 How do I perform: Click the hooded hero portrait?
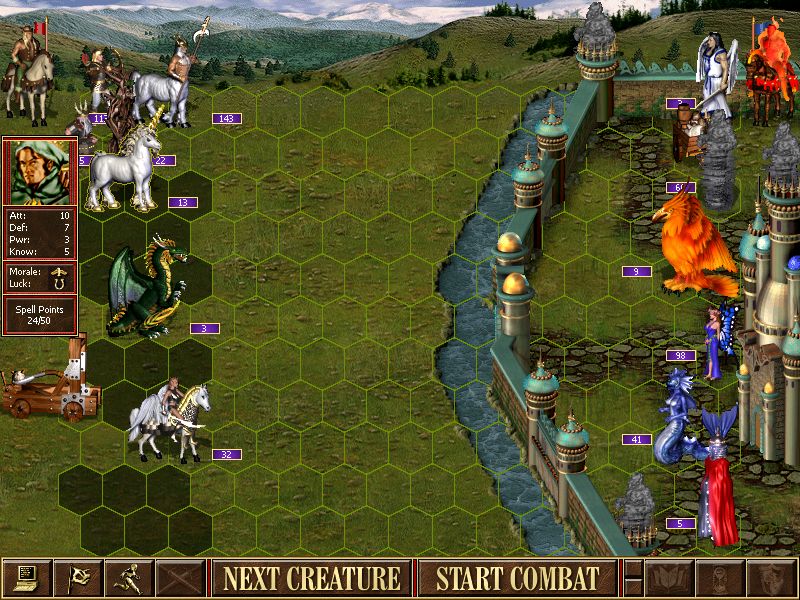(39, 171)
